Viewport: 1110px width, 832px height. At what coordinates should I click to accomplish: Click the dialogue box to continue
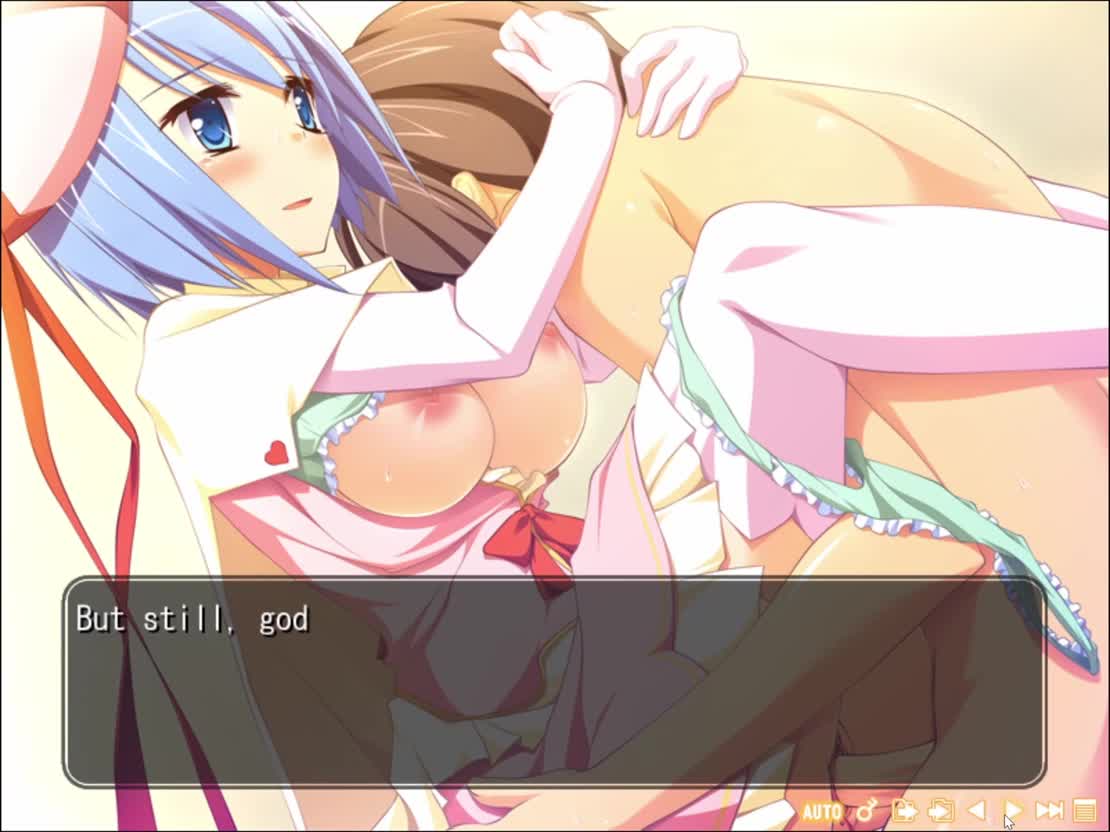click(555, 682)
